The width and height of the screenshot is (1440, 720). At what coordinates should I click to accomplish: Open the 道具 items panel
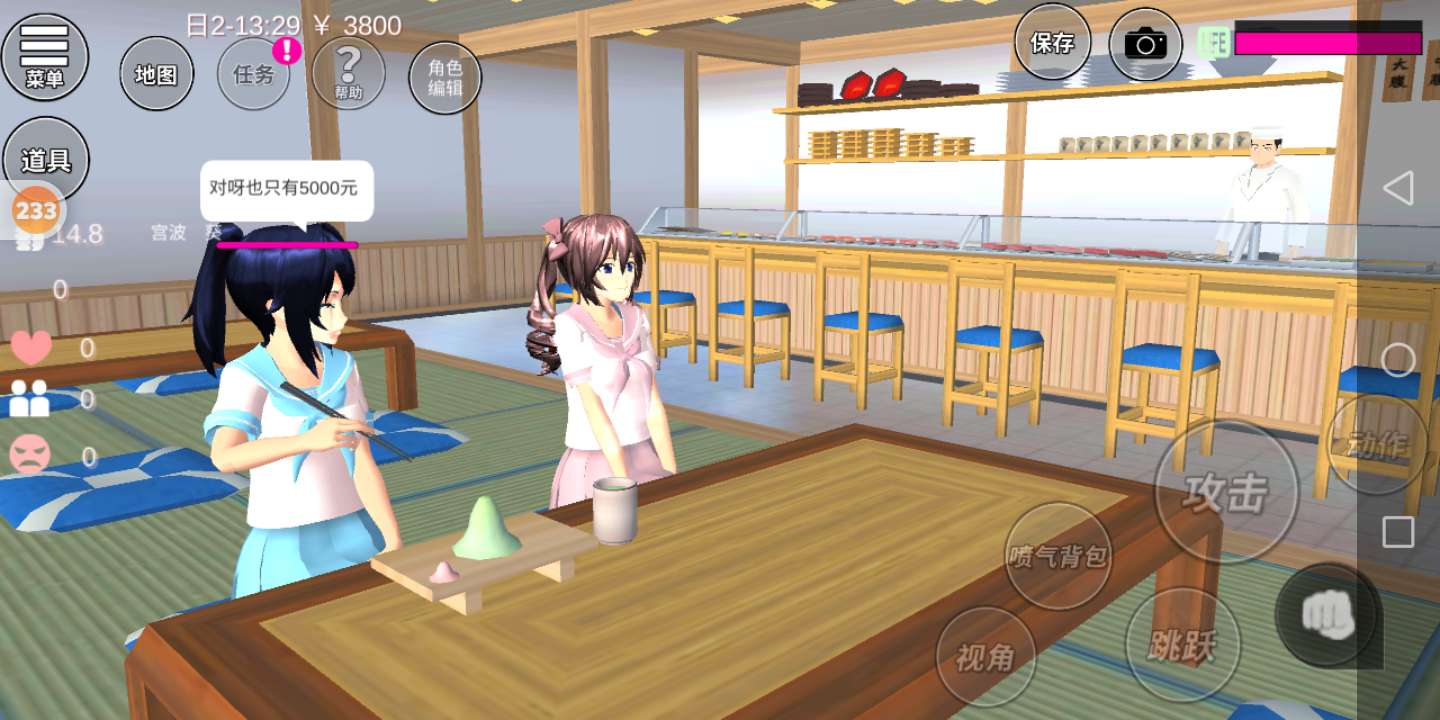click(46, 160)
